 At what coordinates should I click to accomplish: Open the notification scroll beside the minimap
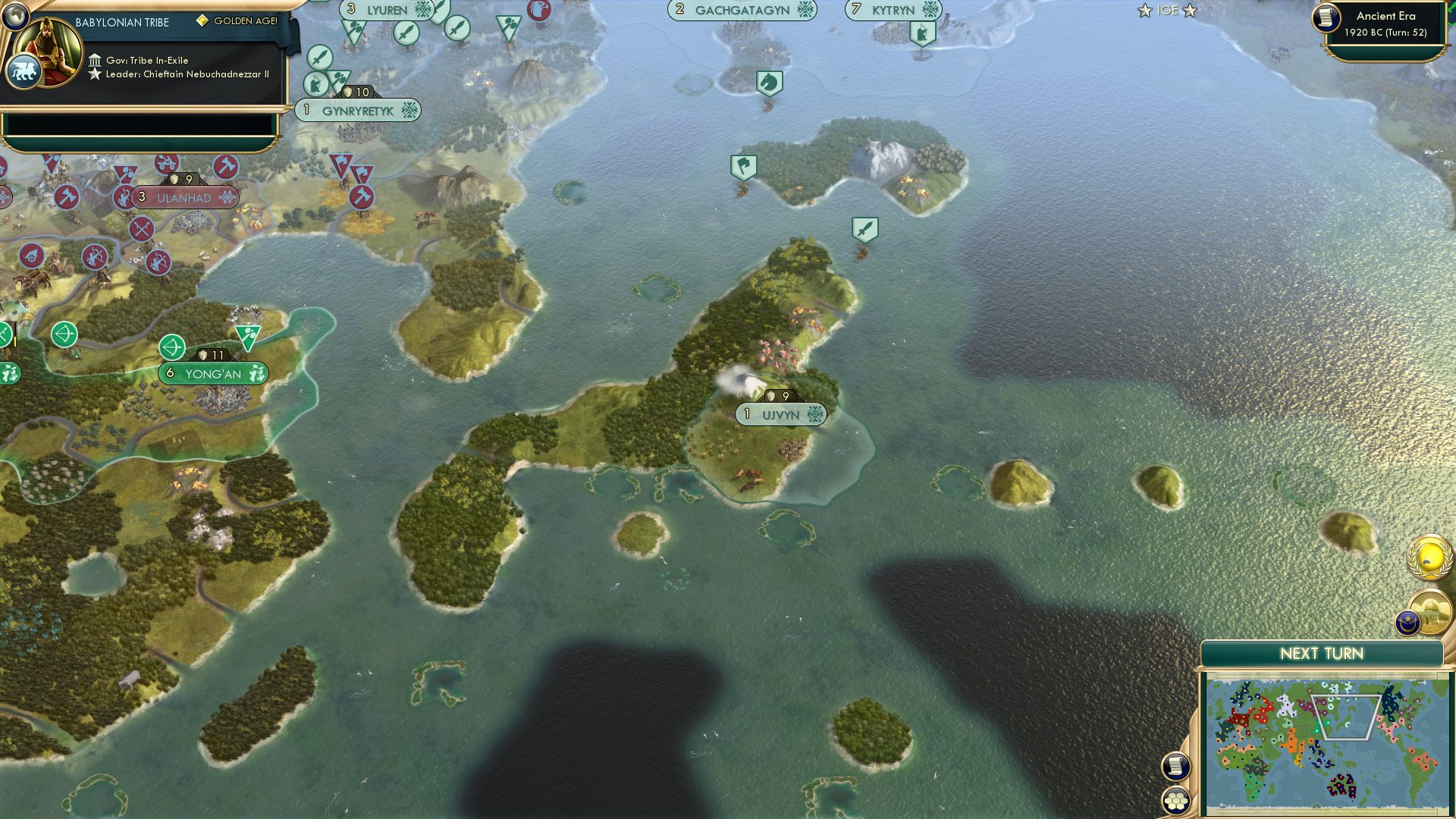coord(1175,766)
